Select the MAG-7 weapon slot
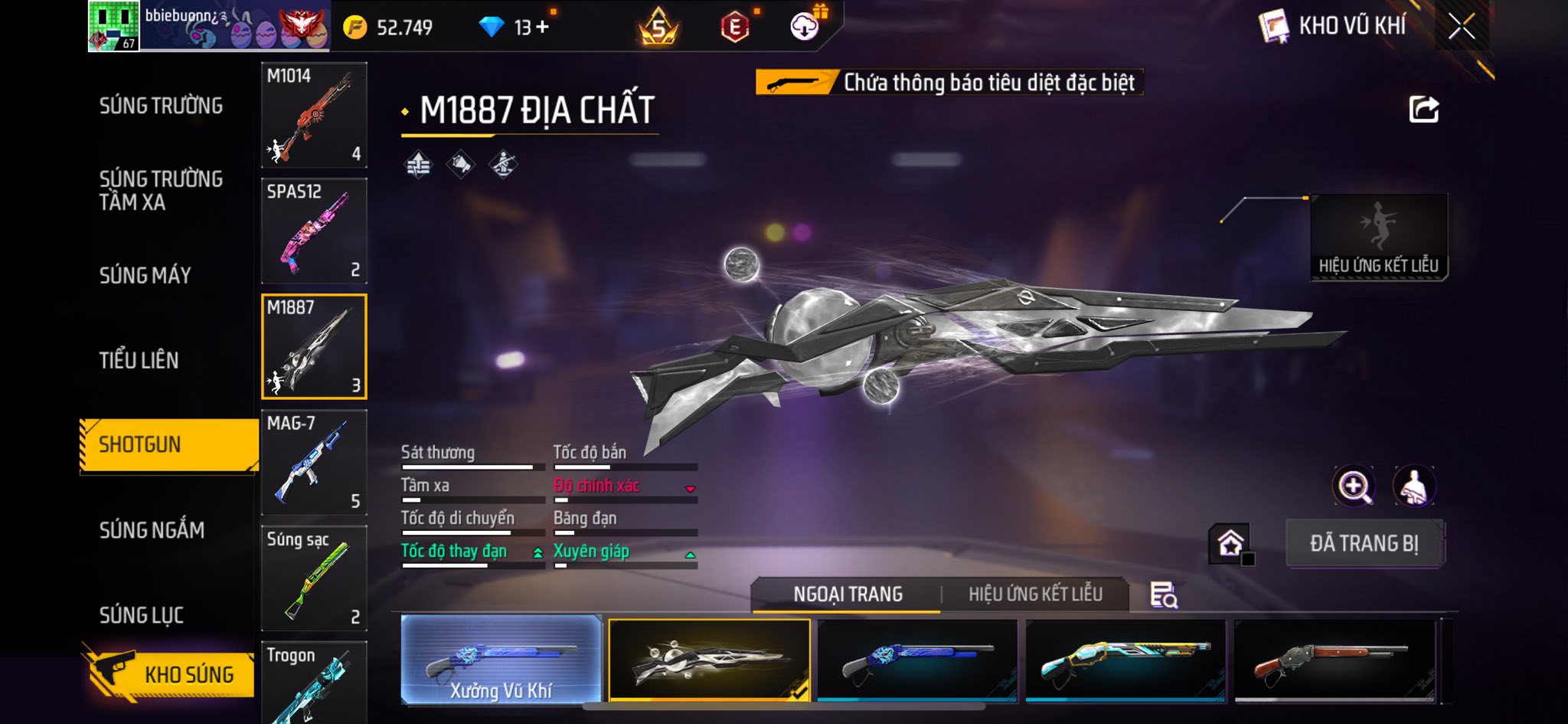1568x724 pixels. pyautogui.click(x=314, y=462)
